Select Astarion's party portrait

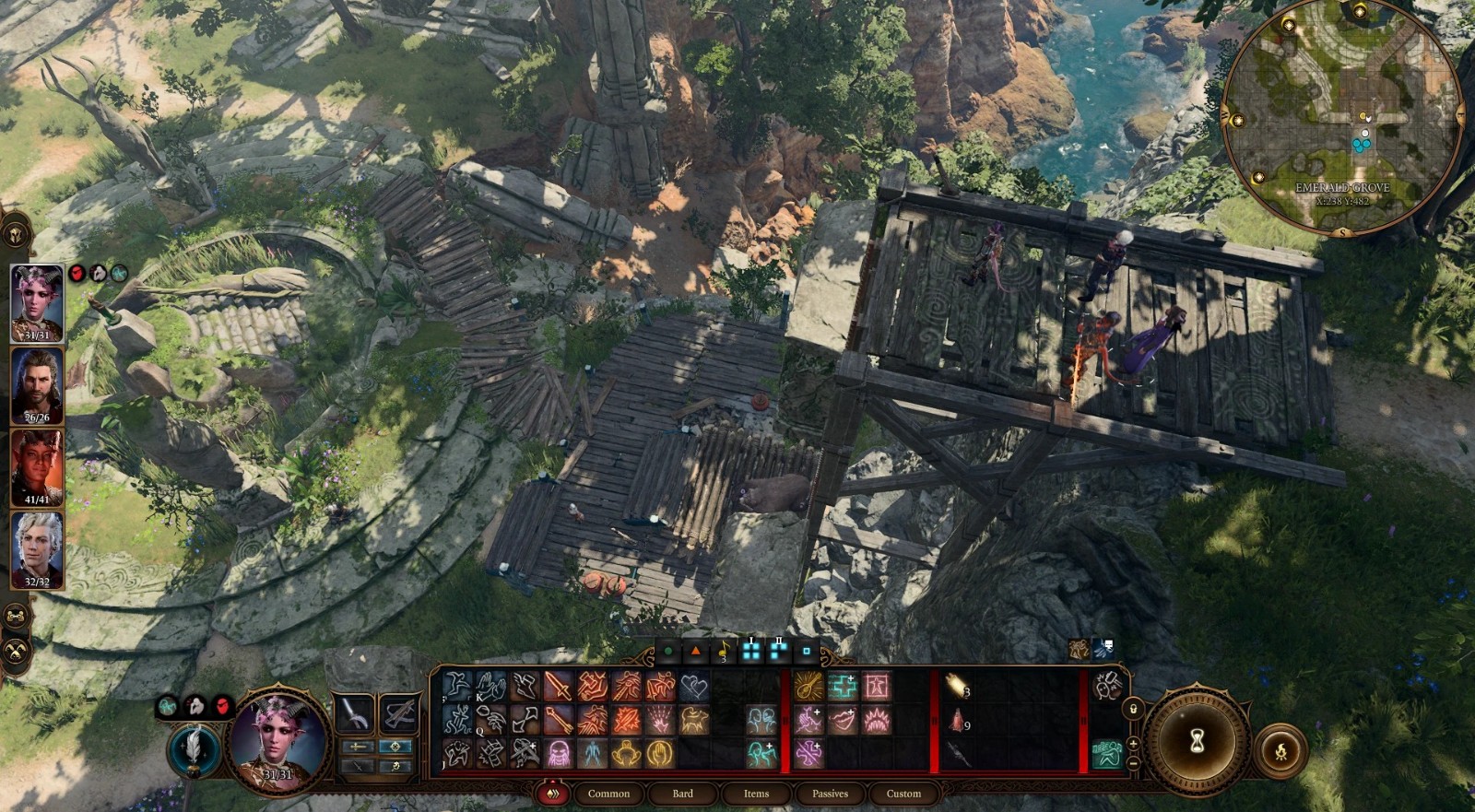[37, 550]
